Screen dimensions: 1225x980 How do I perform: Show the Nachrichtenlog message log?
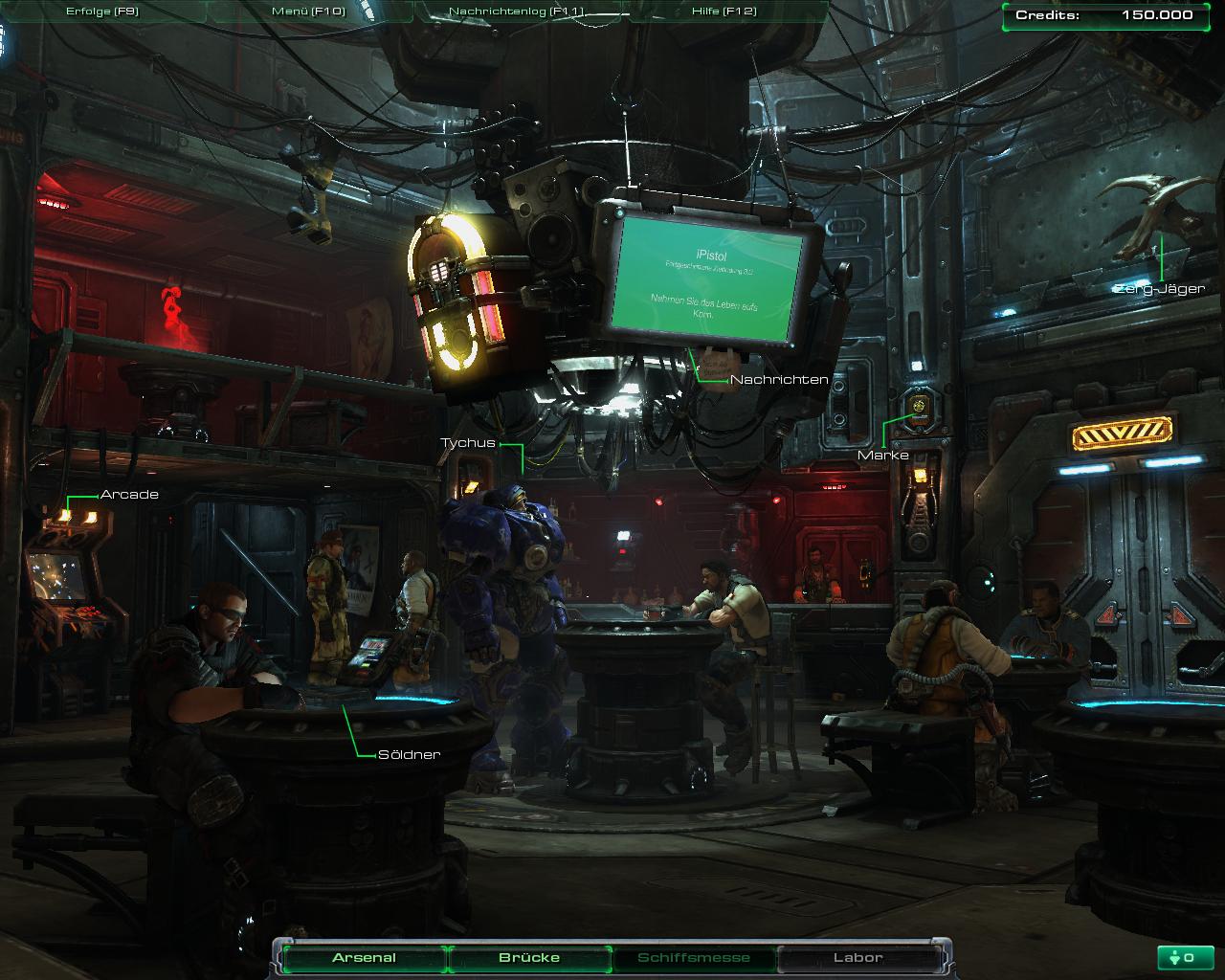pyautogui.click(x=516, y=11)
